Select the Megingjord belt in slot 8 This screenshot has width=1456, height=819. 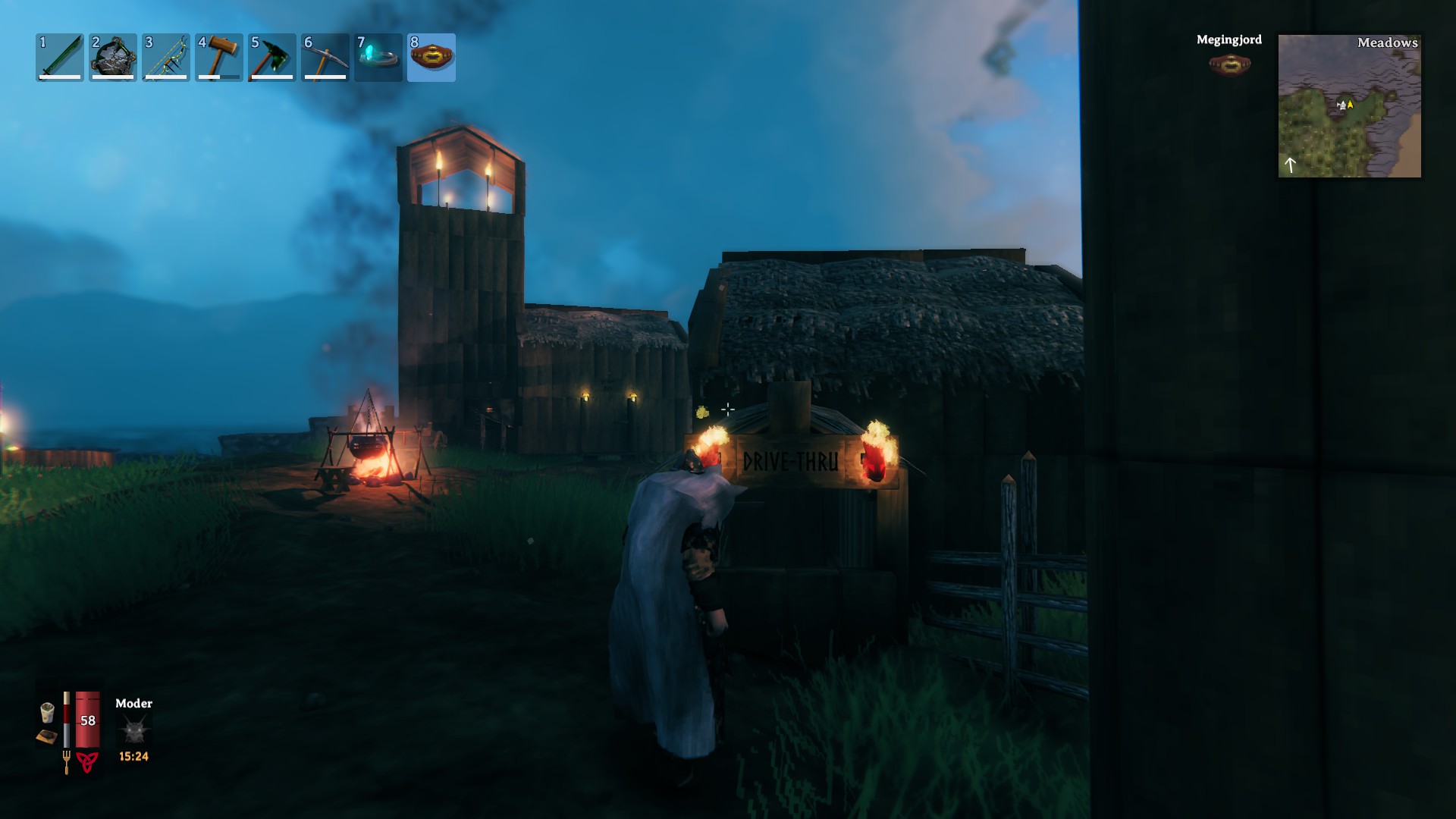pyautogui.click(x=431, y=58)
